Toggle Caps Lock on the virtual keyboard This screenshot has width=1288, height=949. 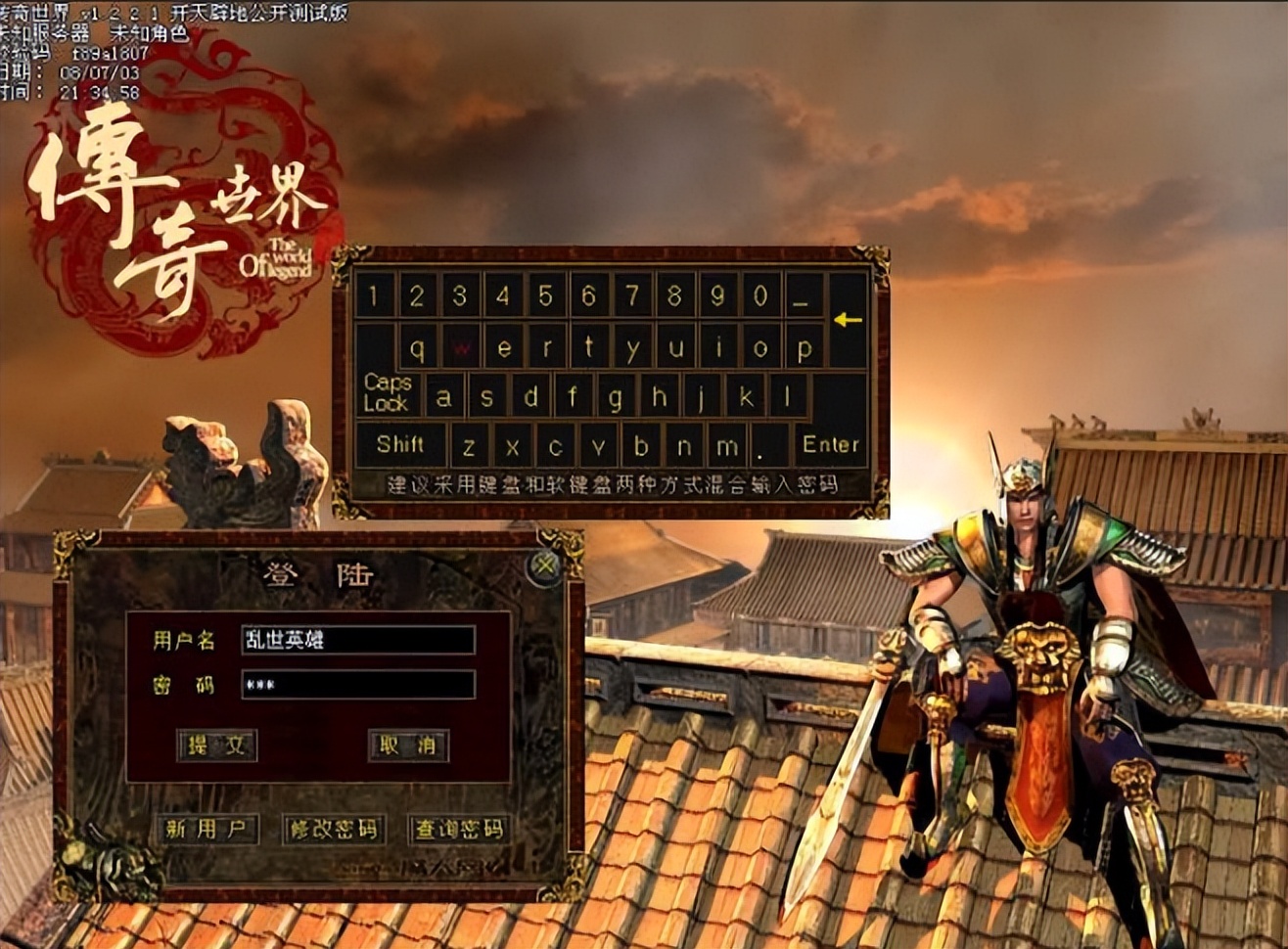(x=390, y=393)
